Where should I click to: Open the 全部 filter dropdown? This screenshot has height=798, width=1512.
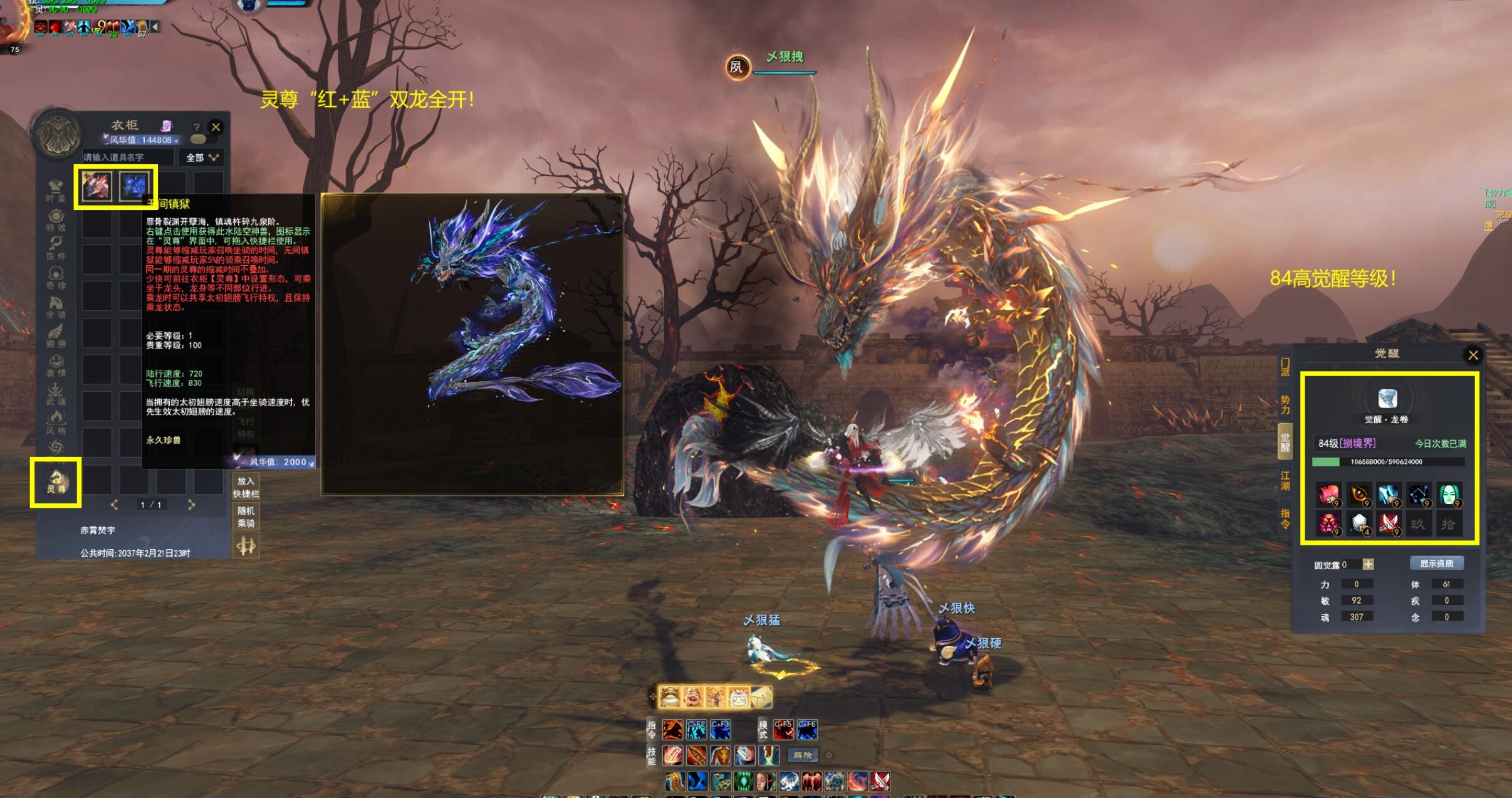(202, 157)
